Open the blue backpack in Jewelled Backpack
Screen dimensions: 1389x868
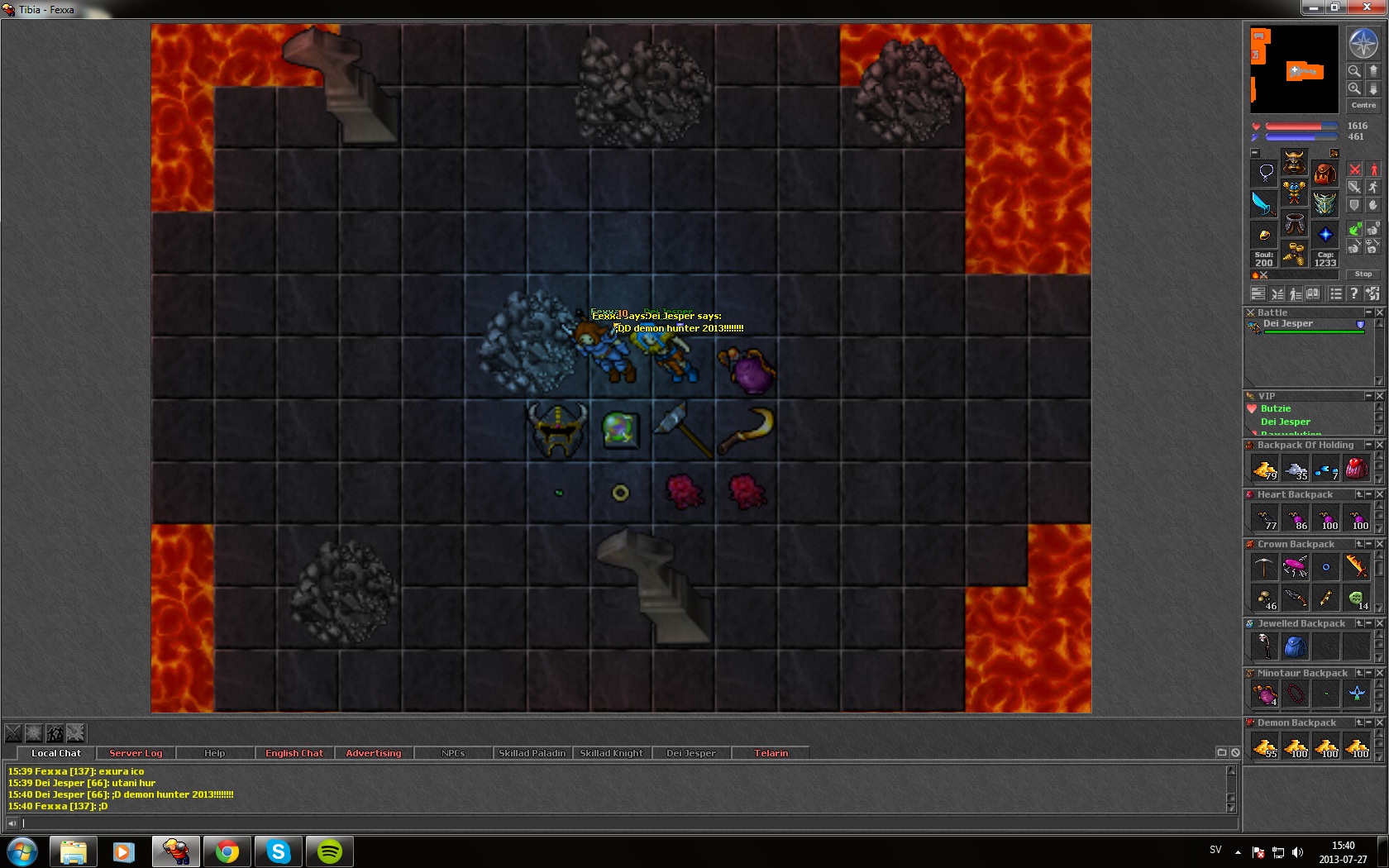pyautogui.click(x=1295, y=646)
